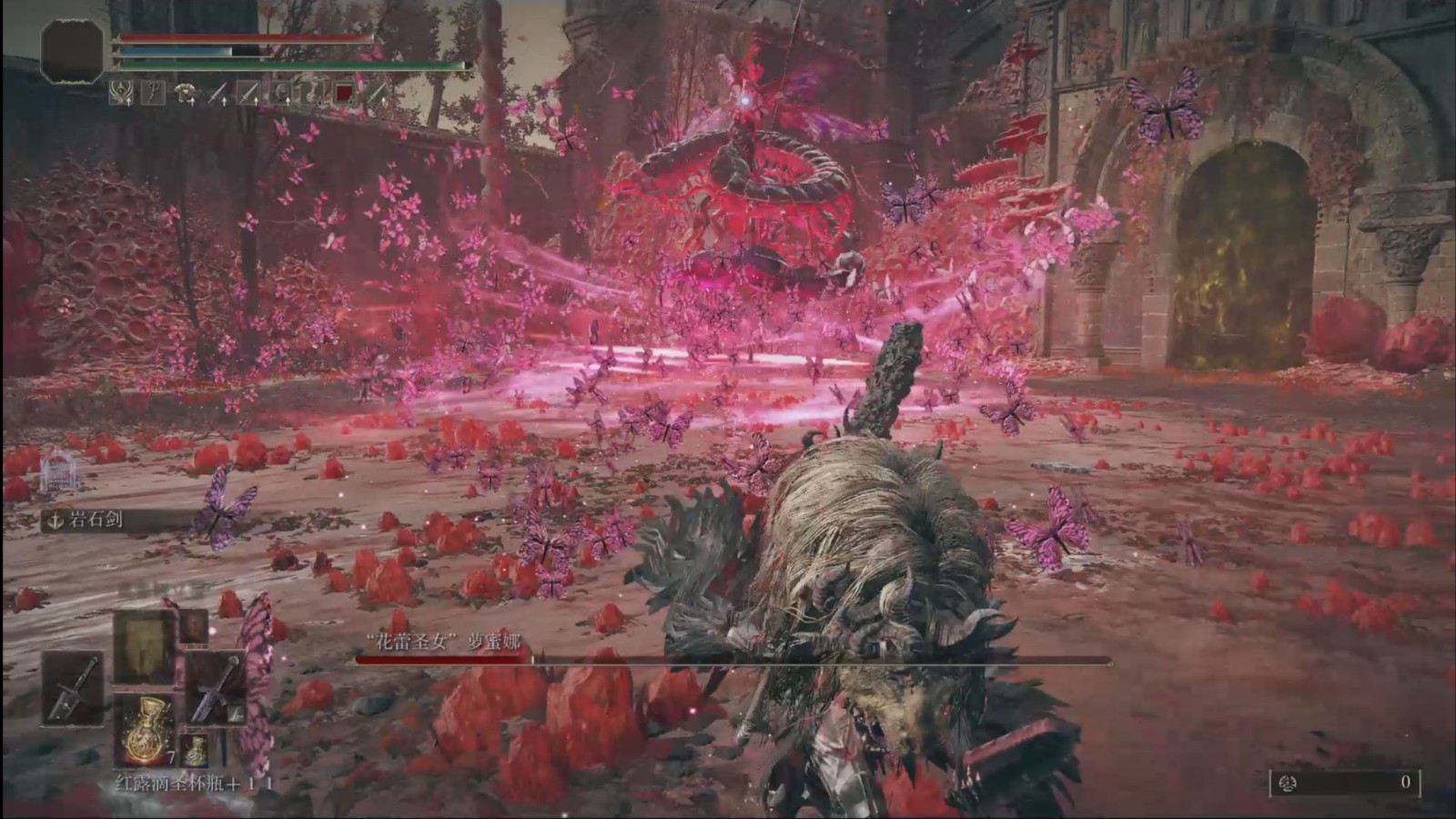Click the small next-spell preview icon
1456x819 pixels.
coord(194,625)
